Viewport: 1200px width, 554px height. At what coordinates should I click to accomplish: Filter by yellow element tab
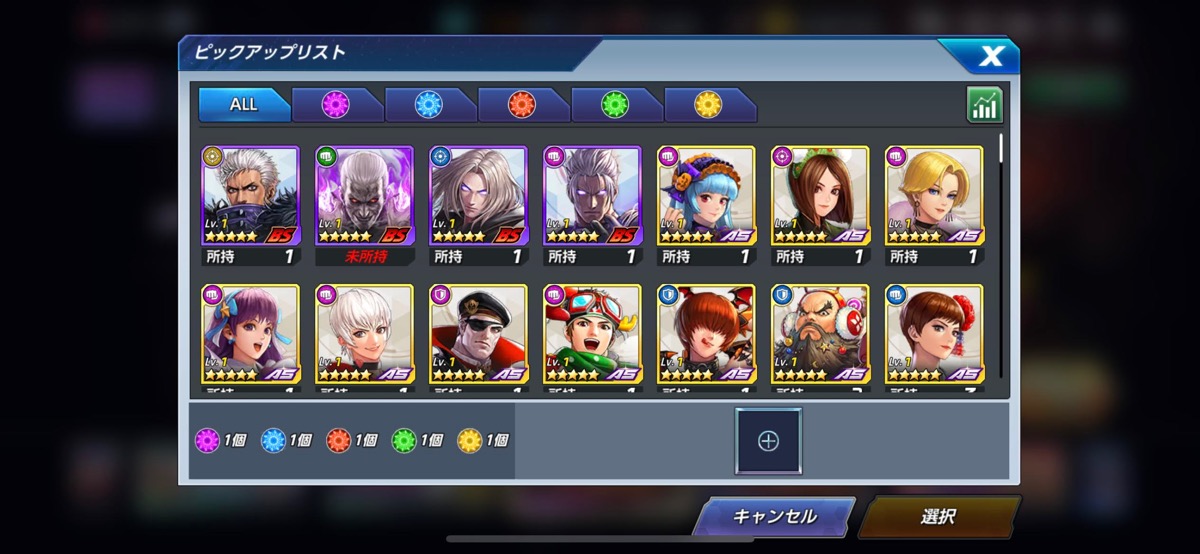tap(708, 105)
